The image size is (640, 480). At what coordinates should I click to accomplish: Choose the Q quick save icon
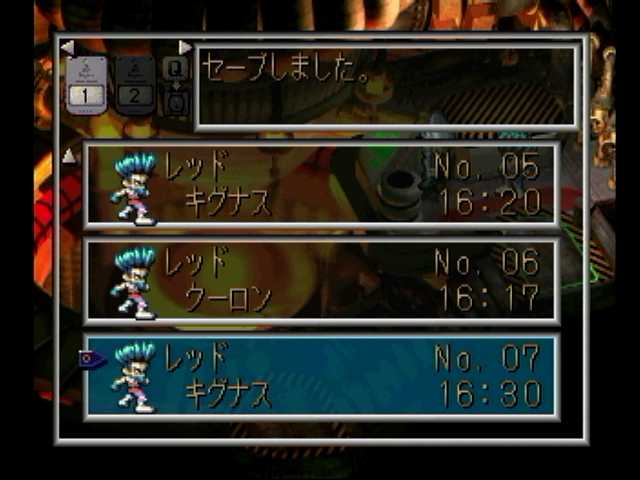click(175, 68)
